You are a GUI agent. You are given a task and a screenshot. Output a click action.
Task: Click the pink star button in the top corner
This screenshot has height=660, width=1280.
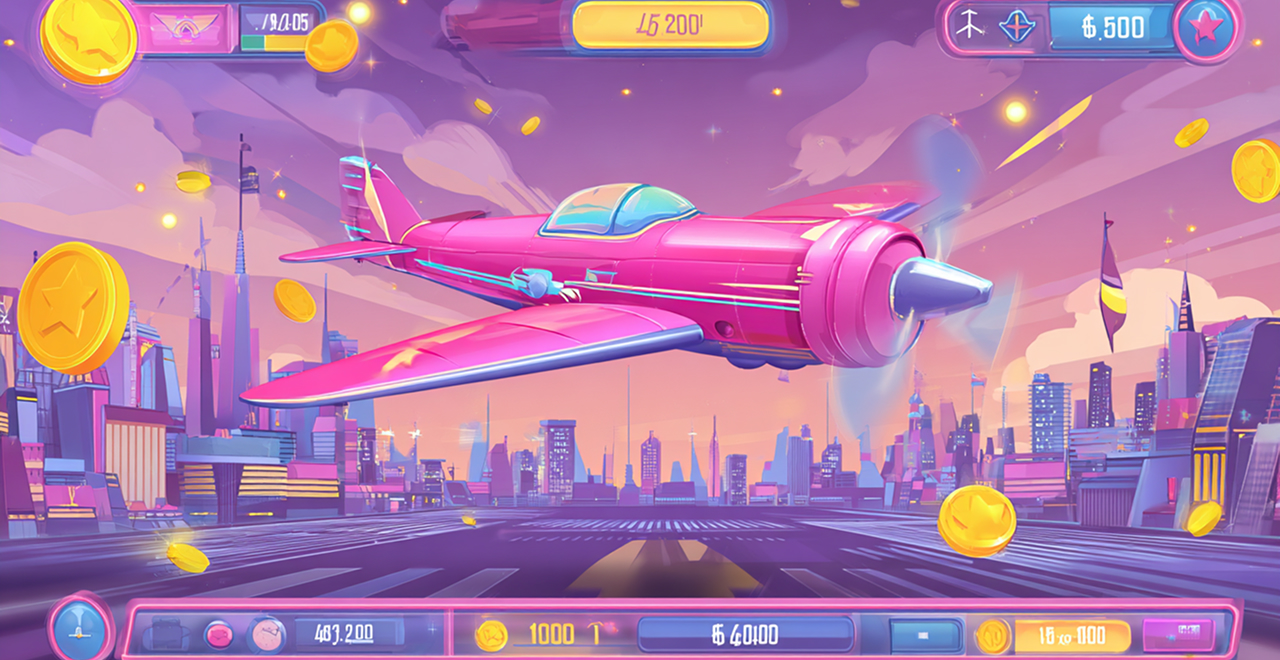coord(1207,29)
